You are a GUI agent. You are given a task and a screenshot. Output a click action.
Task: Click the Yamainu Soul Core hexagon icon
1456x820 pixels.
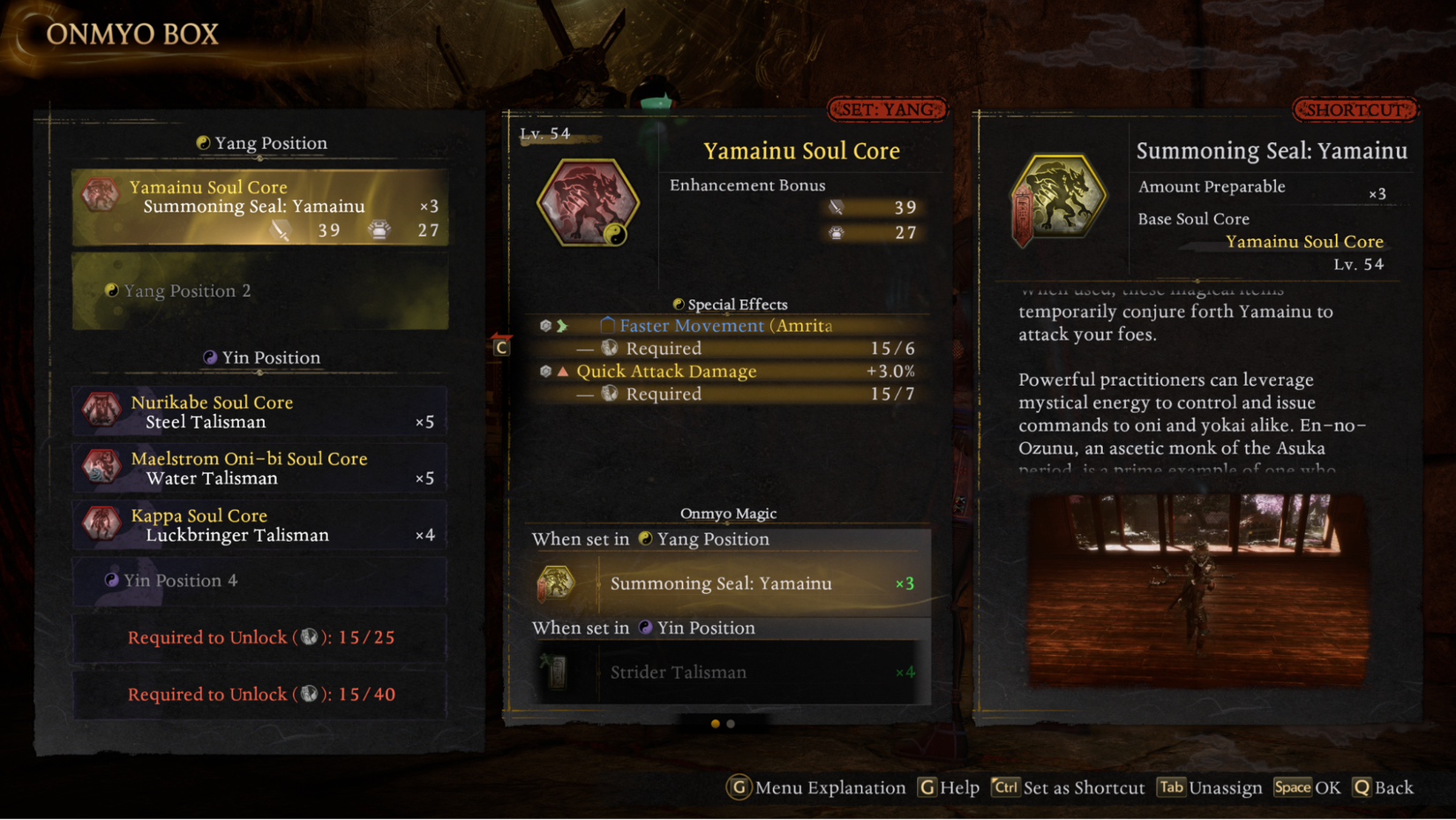[587, 202]
